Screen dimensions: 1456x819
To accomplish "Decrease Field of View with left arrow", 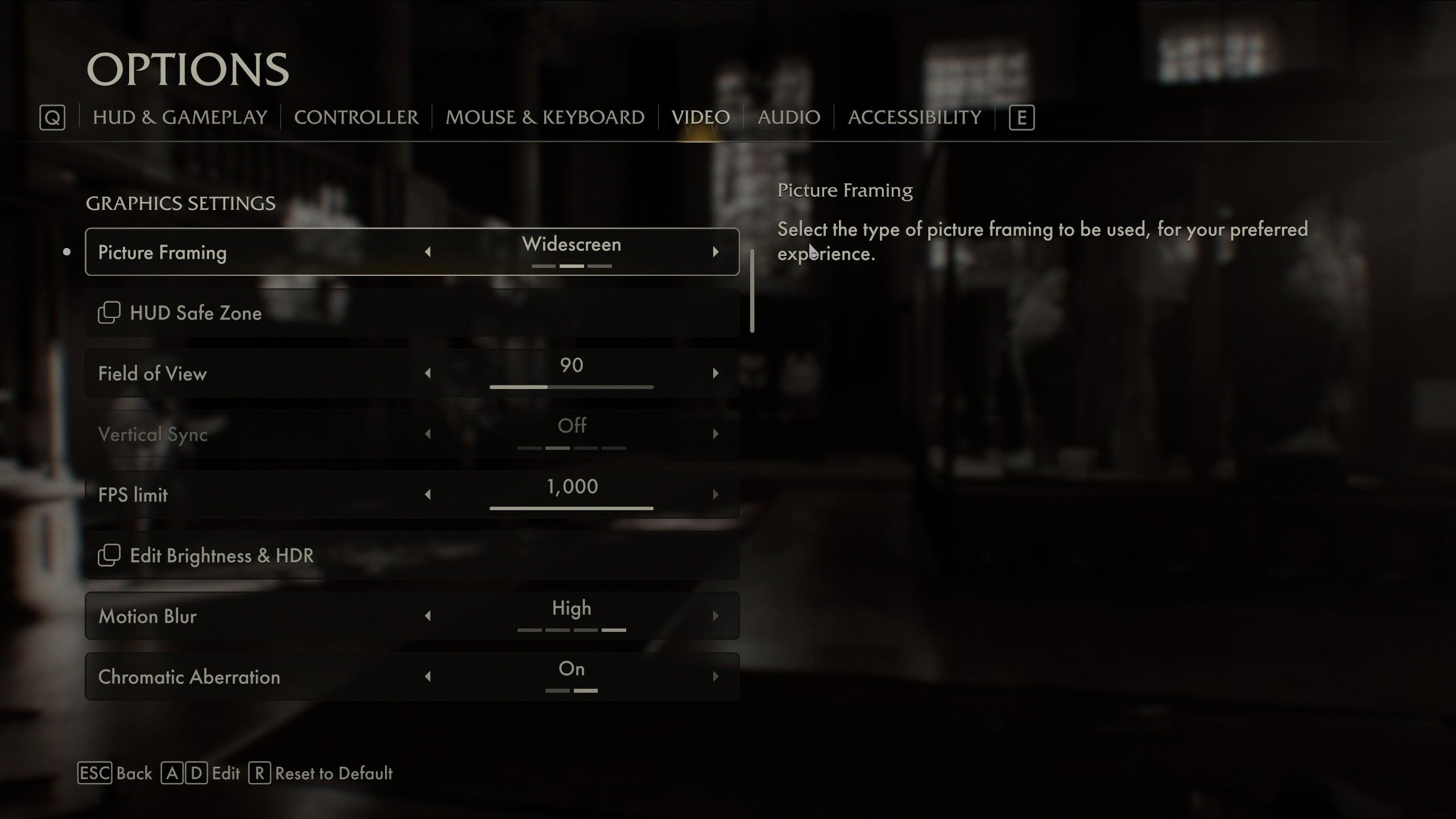I will click(428, 373).
